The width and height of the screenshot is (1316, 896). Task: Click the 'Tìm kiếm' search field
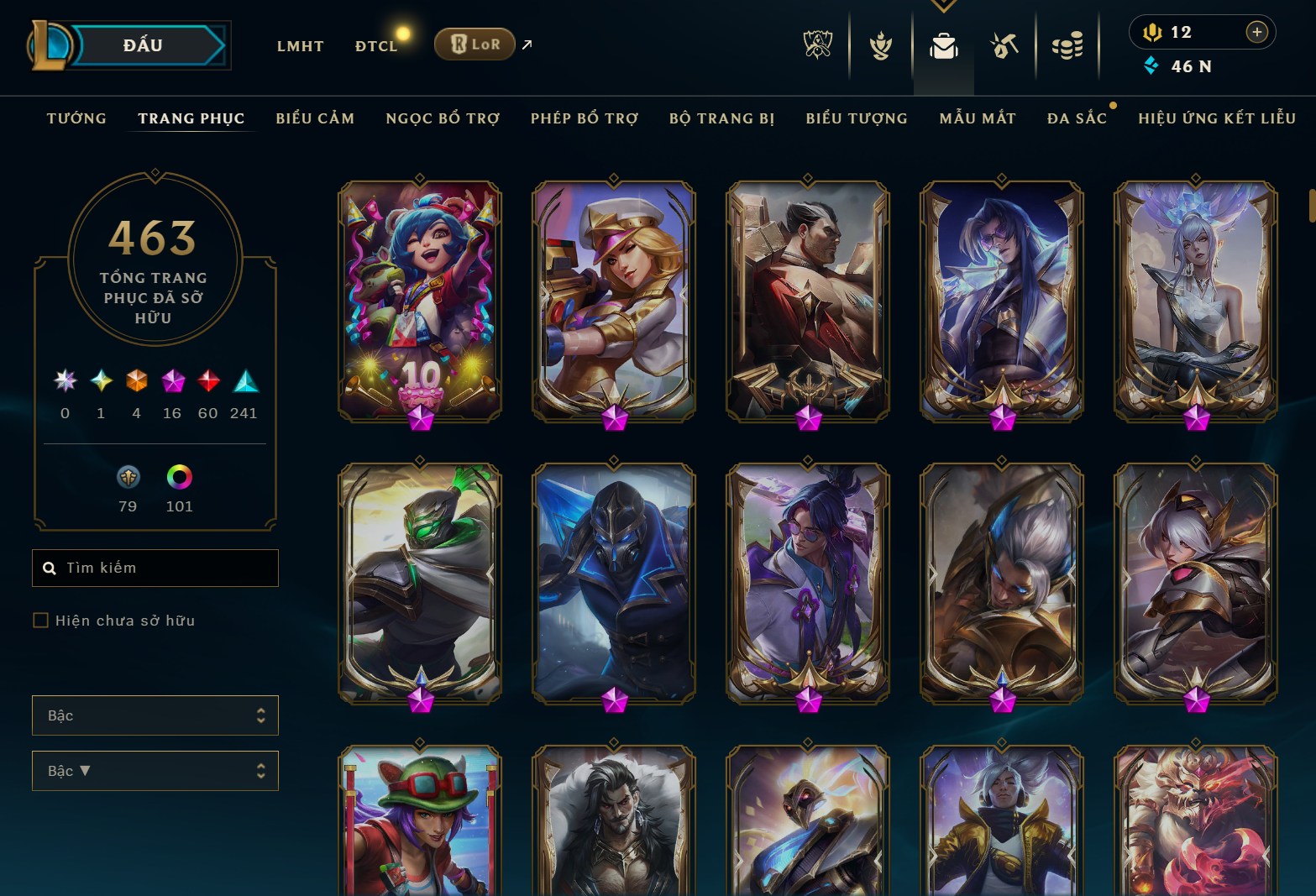coord(155,568)
